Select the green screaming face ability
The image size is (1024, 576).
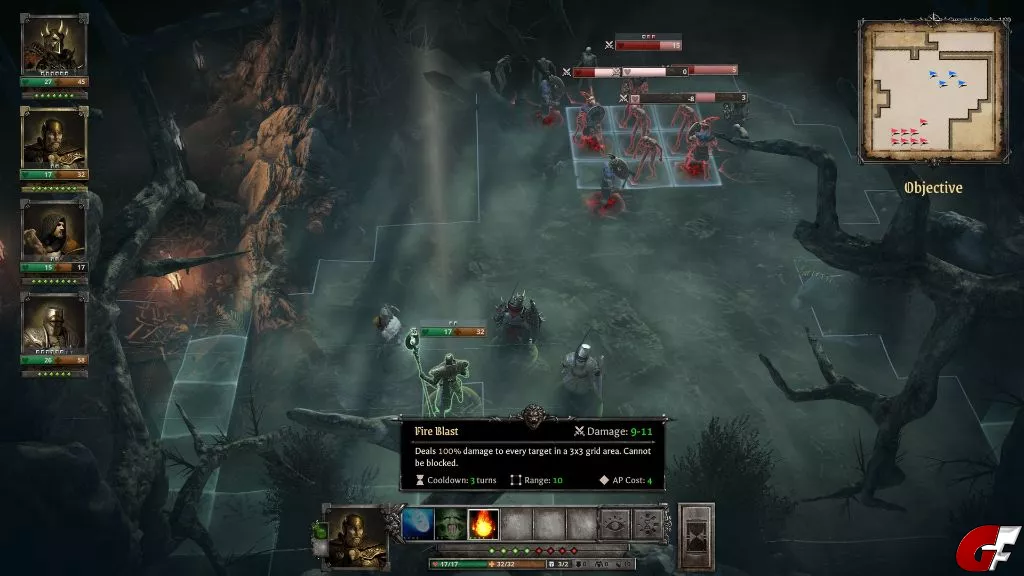[x=450, y=524]
